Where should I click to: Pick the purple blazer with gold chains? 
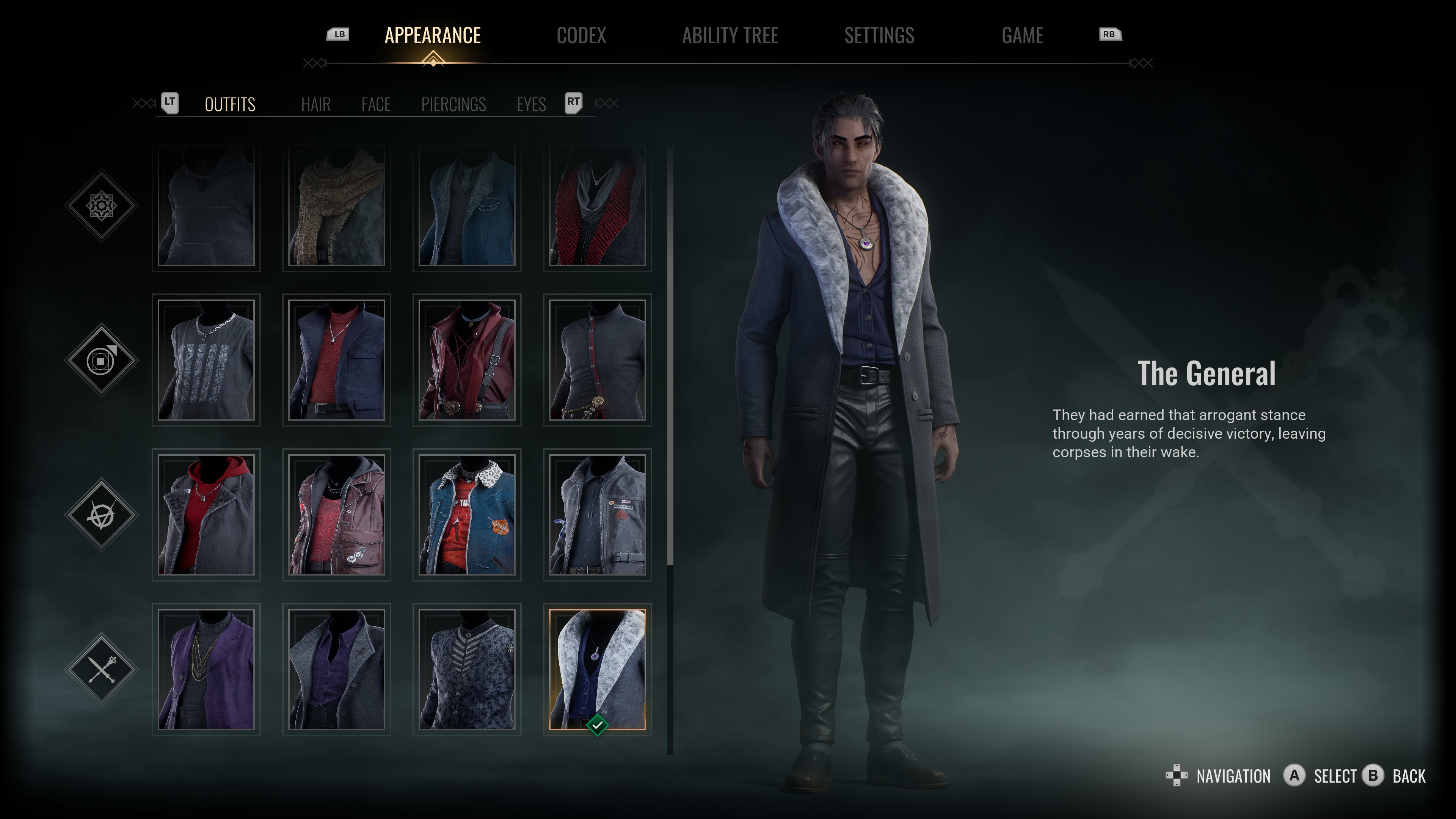coord(206,669)
